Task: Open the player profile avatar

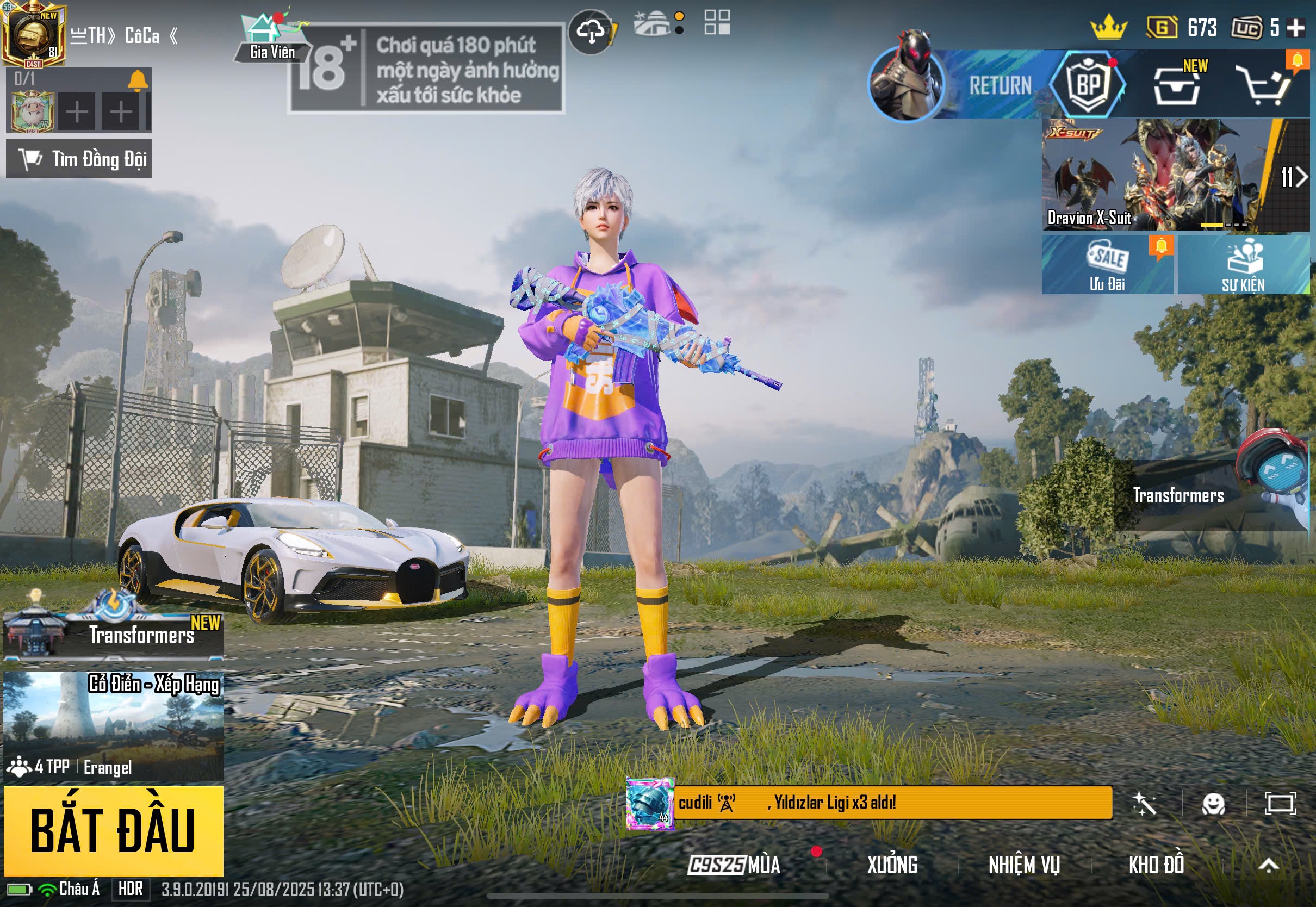Action: pos(34,34)
